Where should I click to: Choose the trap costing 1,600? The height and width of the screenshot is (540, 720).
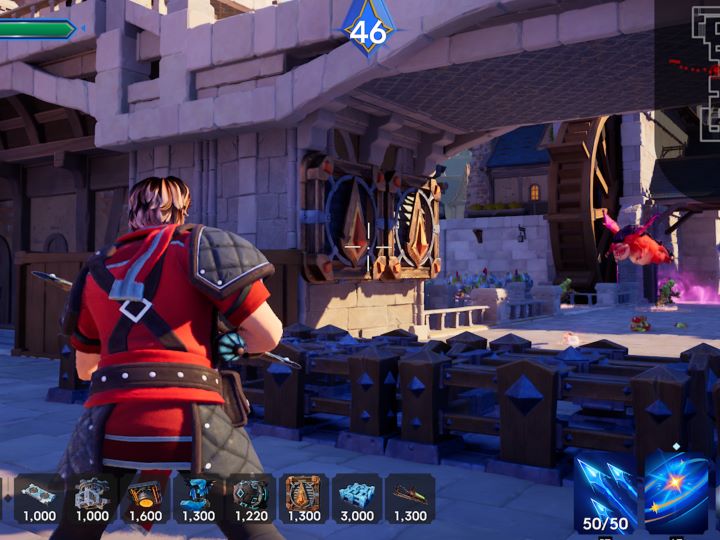pos(145,498)
